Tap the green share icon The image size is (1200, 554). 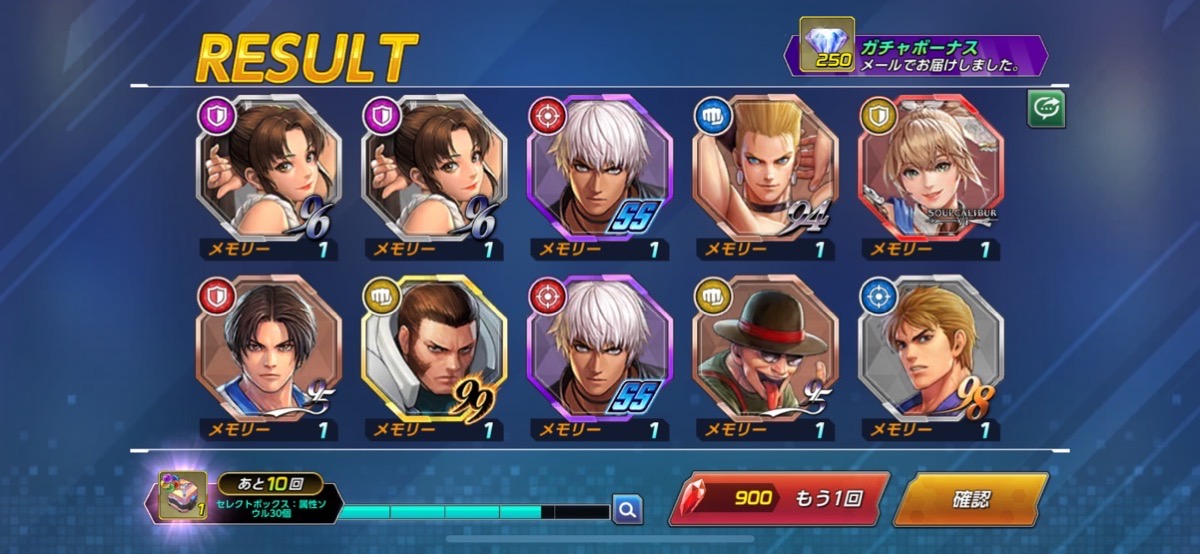[x=1047, y=109]
